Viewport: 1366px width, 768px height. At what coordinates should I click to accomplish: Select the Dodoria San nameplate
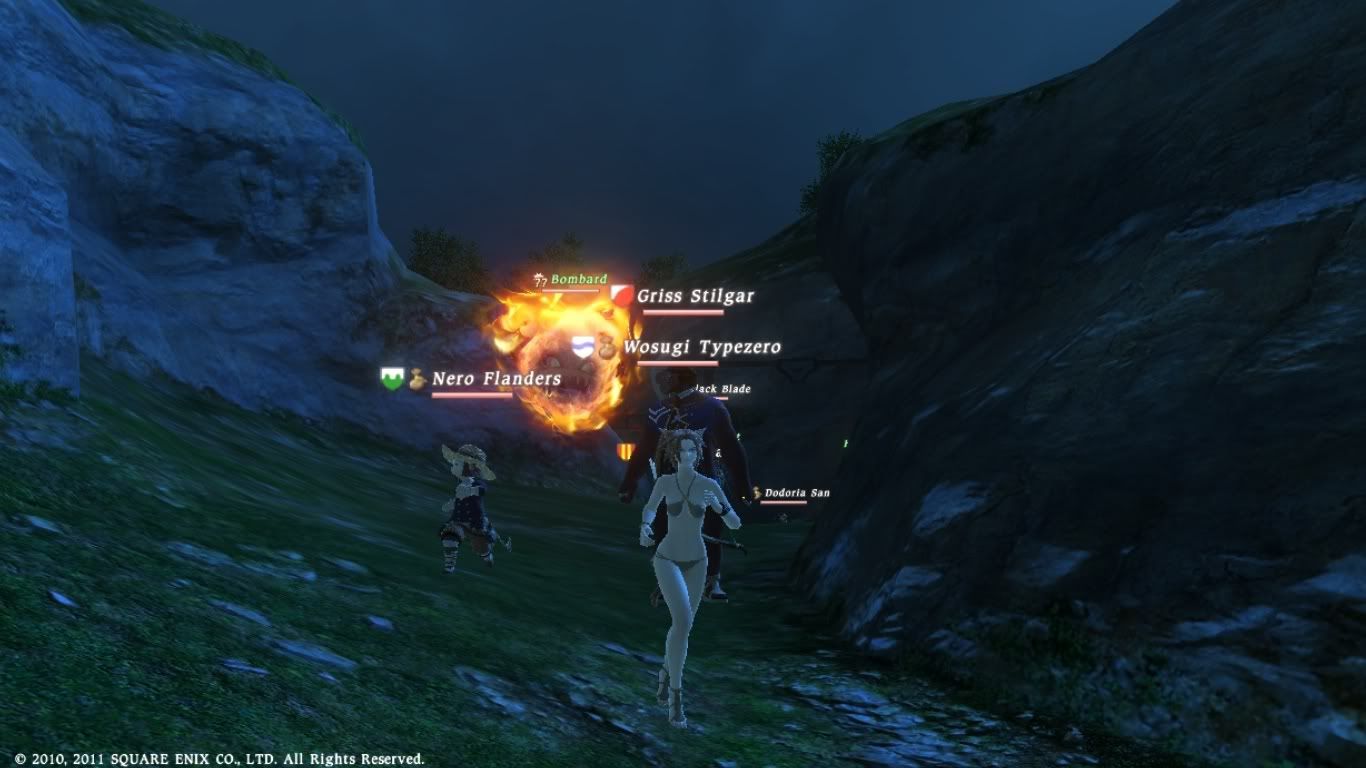click(796, 493)
